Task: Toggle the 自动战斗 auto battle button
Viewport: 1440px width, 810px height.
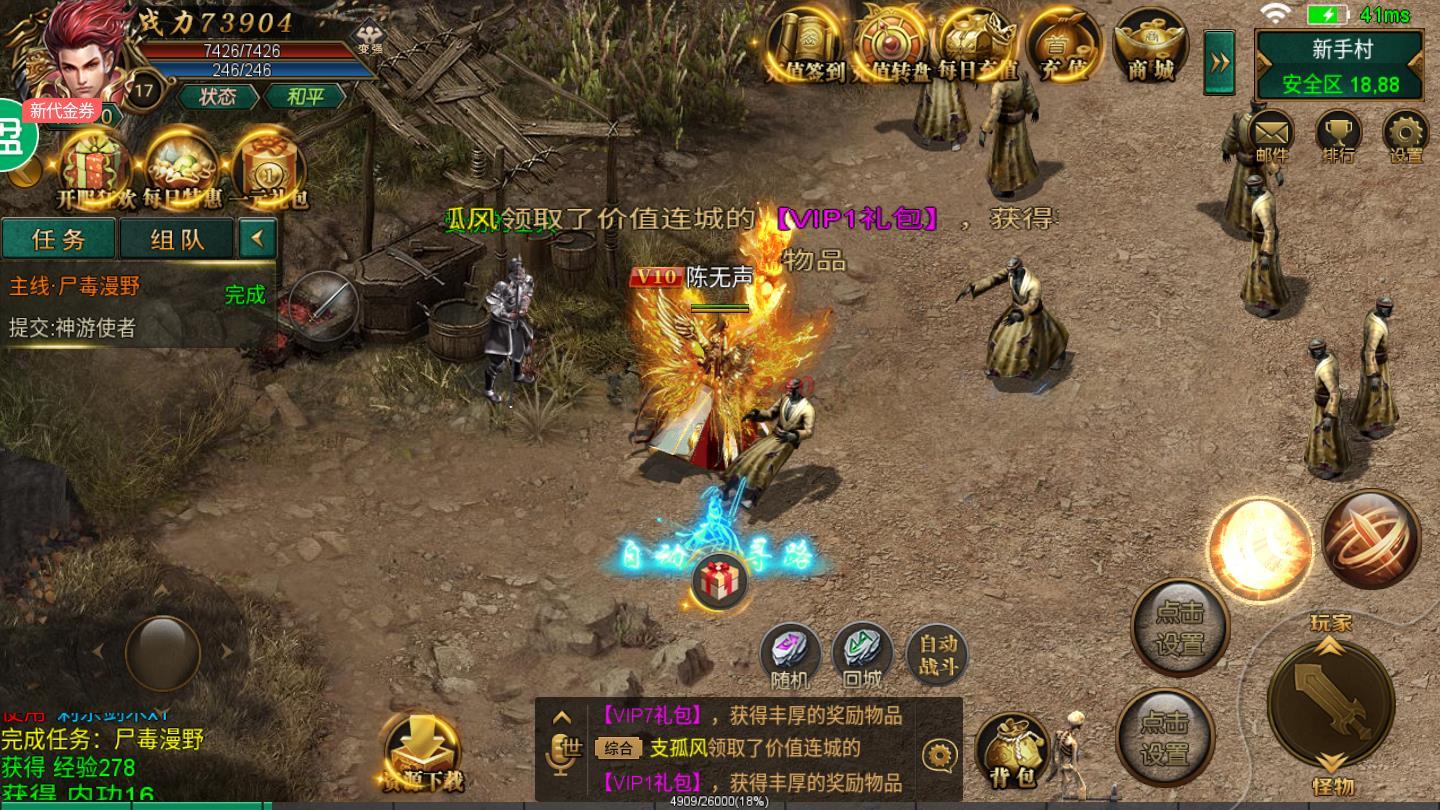Action: 938,656
